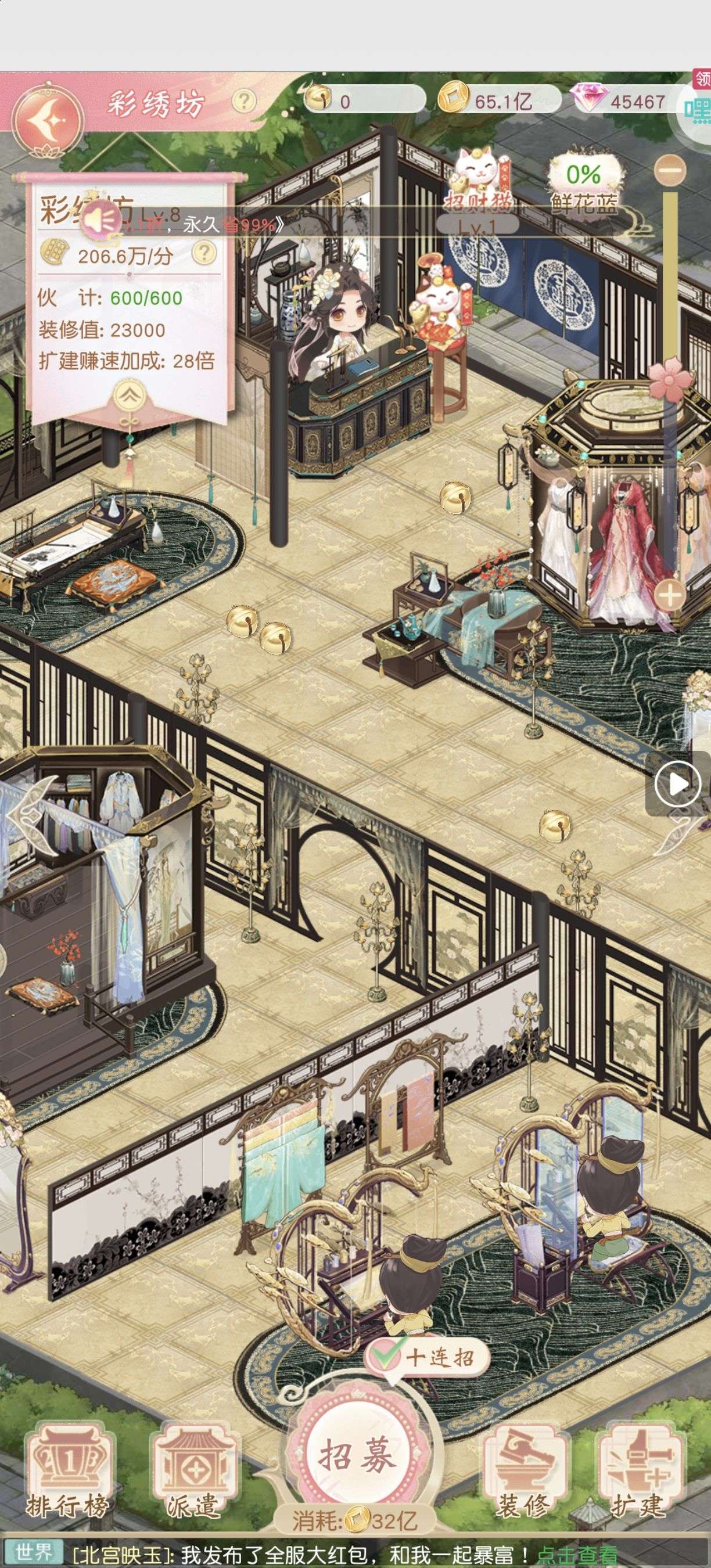The width and height of the screenshot is (711, 1568).
Task: Show earnings rate help tooltip
Action: (x=204, y=253)
